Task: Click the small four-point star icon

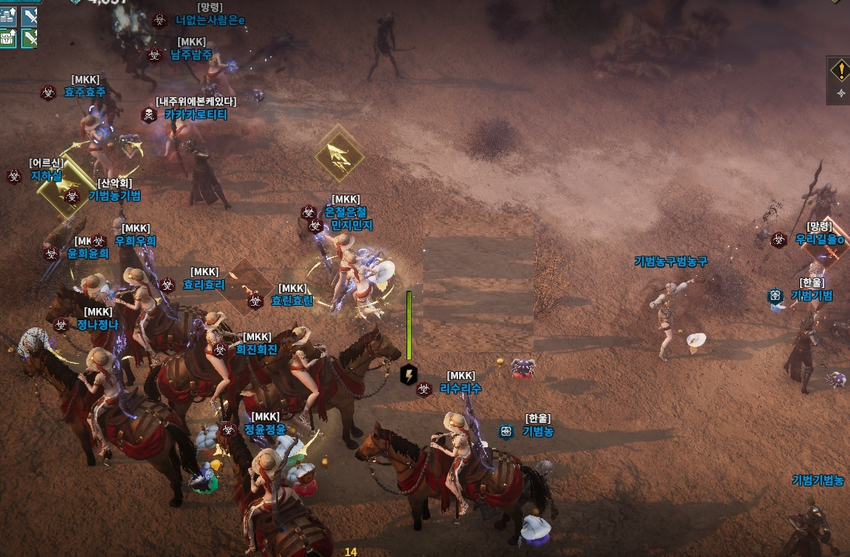Action: [x=840, y=93]
